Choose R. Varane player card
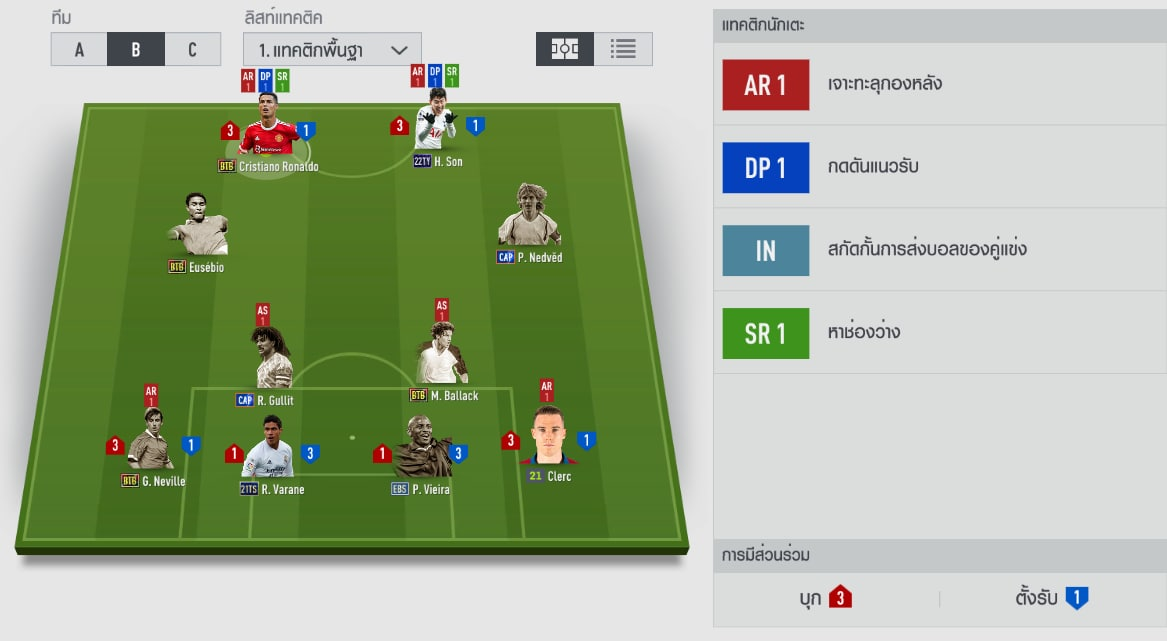The width and height of the screenshot is (1167, 641). [269, 448]
